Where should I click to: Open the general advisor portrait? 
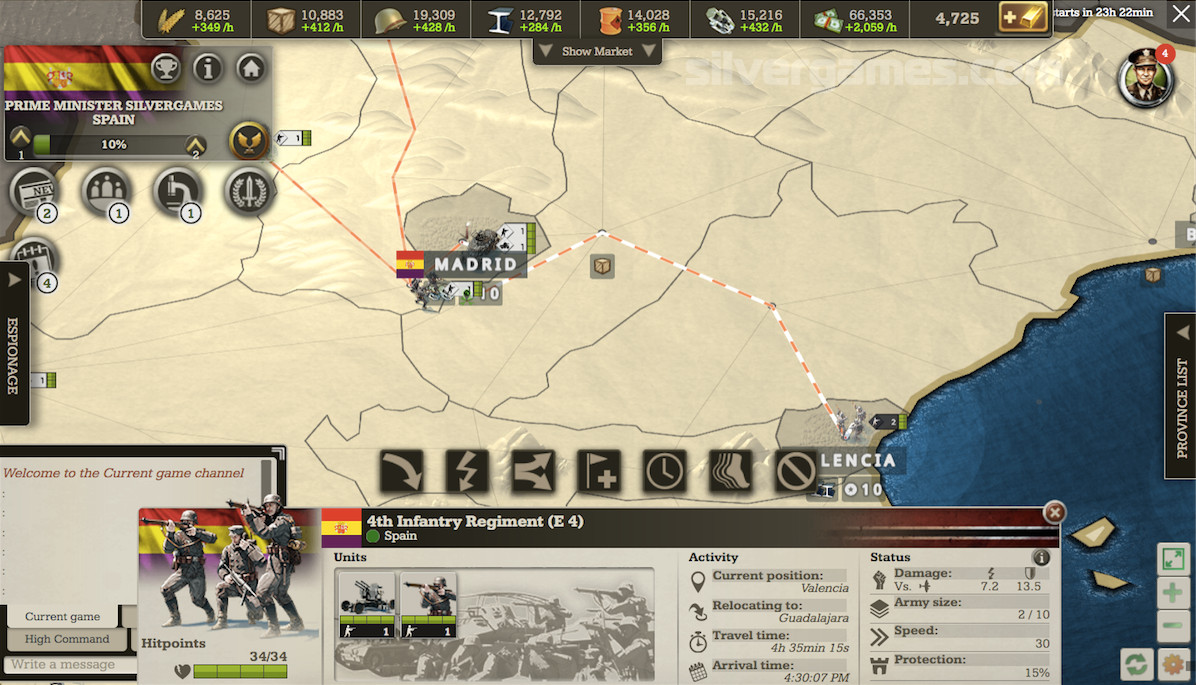click(1144, 77)
